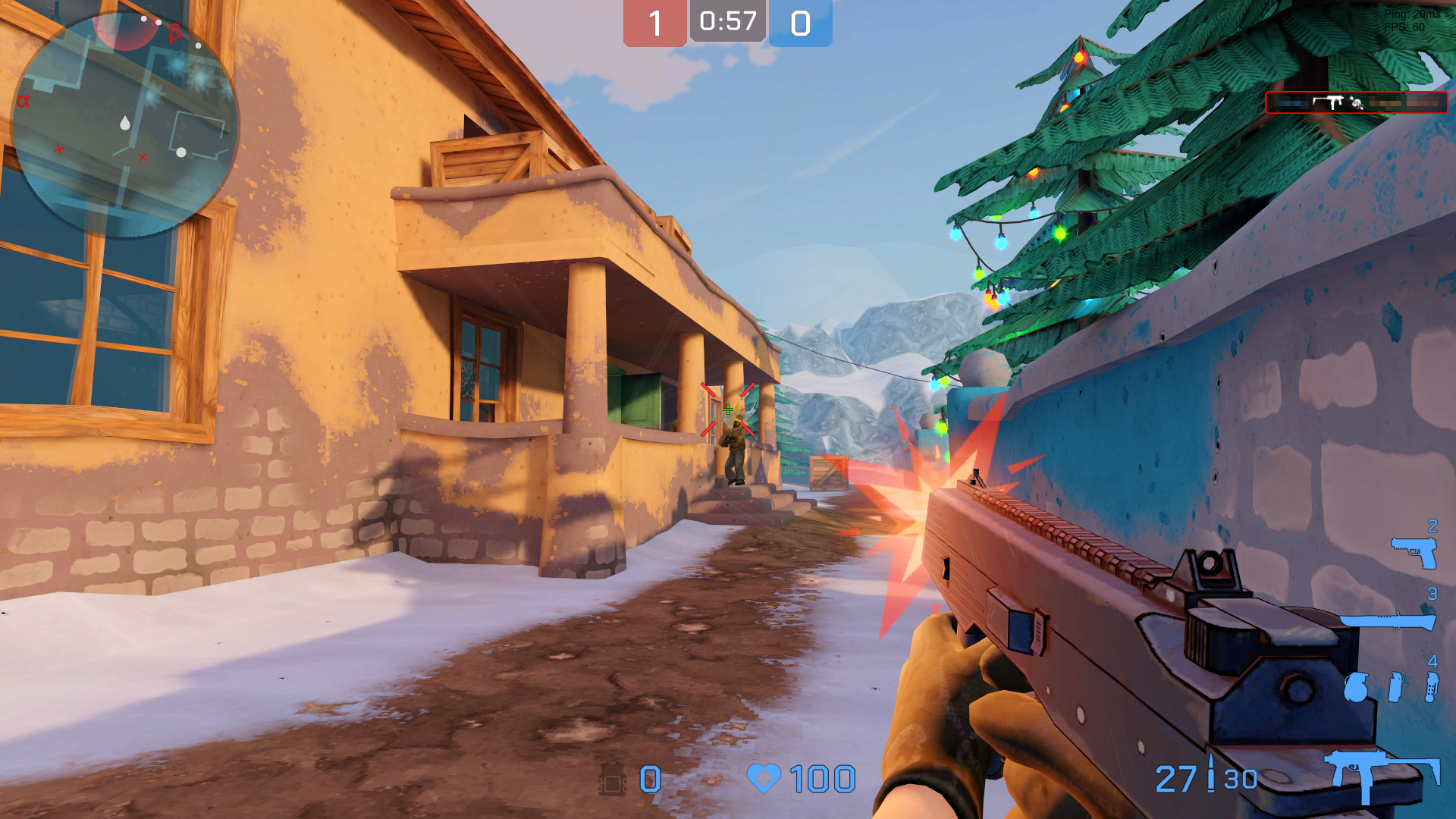Select the red team score of 1
1456x819 pixels.
pos(654,20)
